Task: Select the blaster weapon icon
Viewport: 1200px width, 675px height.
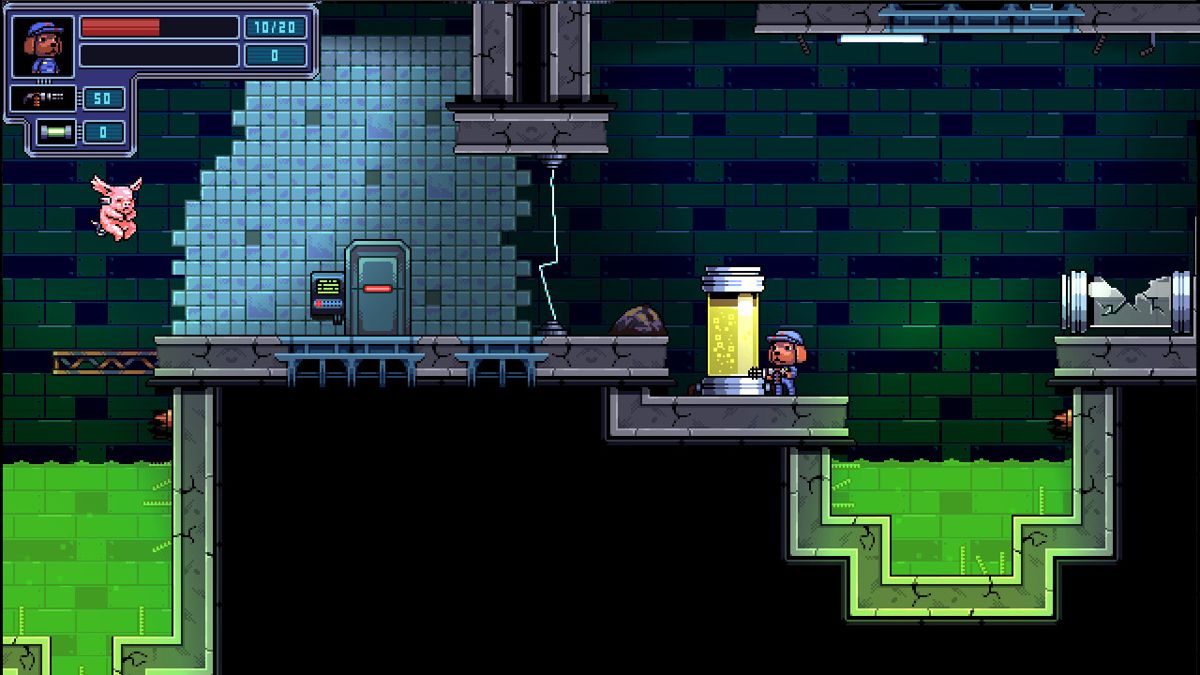Action: 46,98
